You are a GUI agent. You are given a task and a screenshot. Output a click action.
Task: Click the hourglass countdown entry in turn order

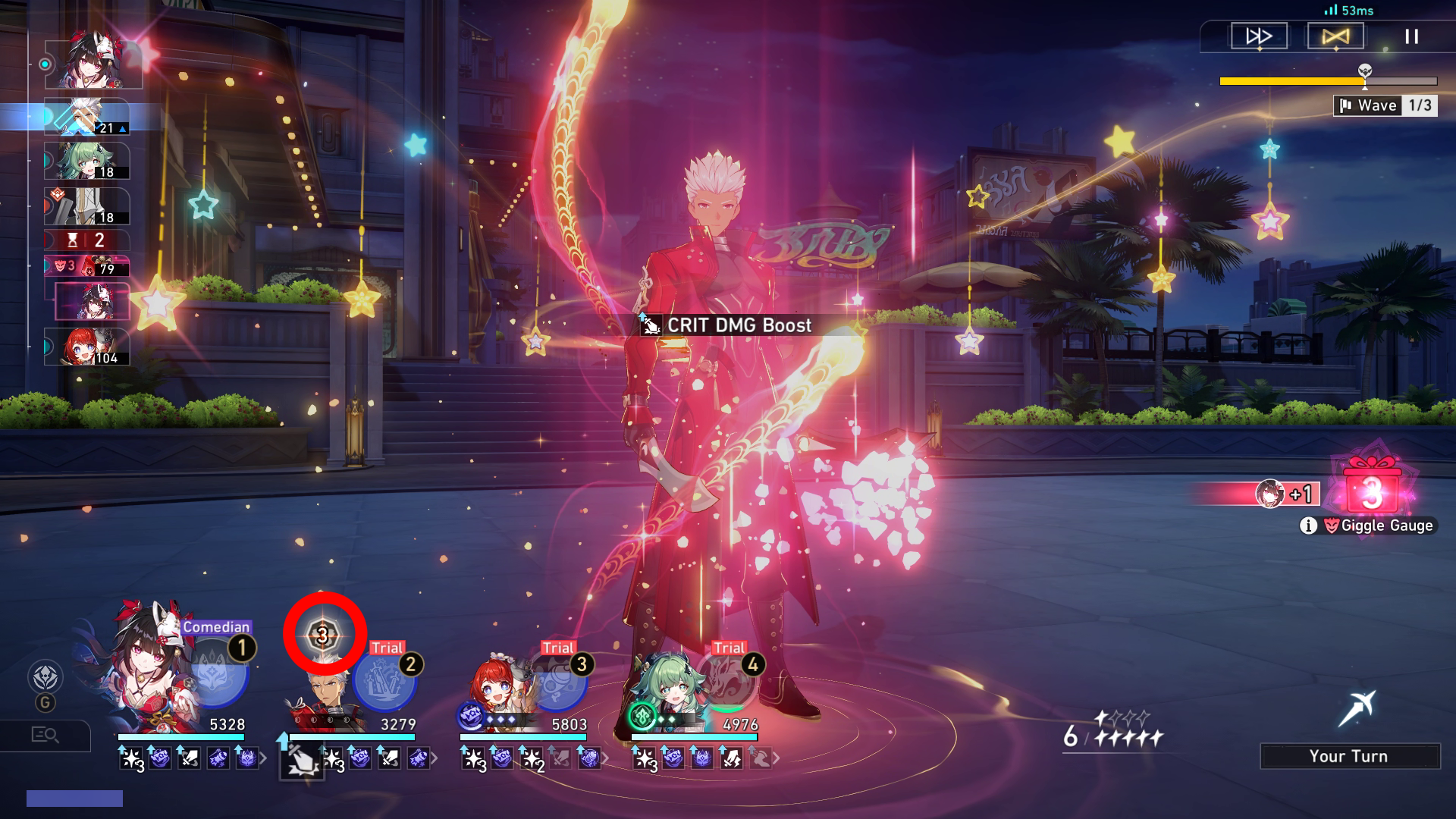[86, 240]
